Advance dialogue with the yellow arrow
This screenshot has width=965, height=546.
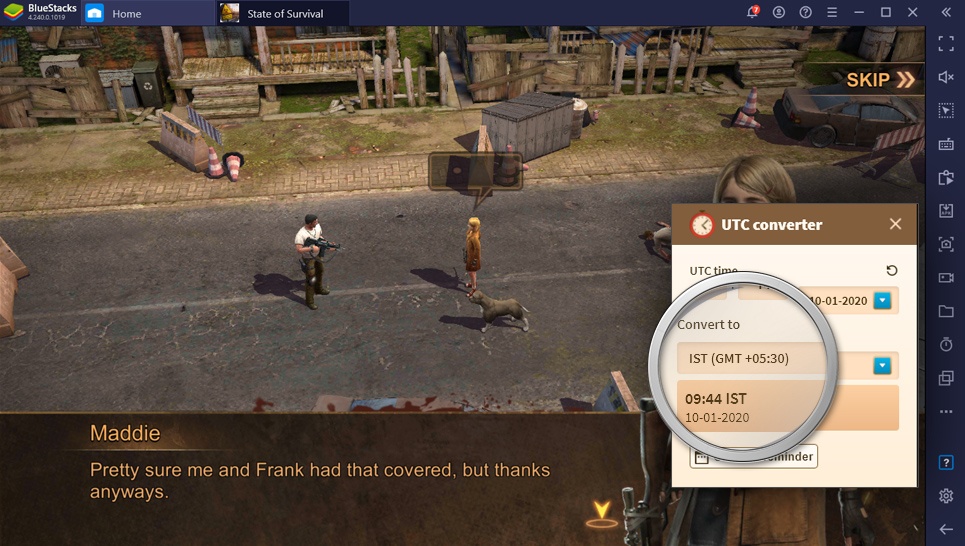pos(601,512)
